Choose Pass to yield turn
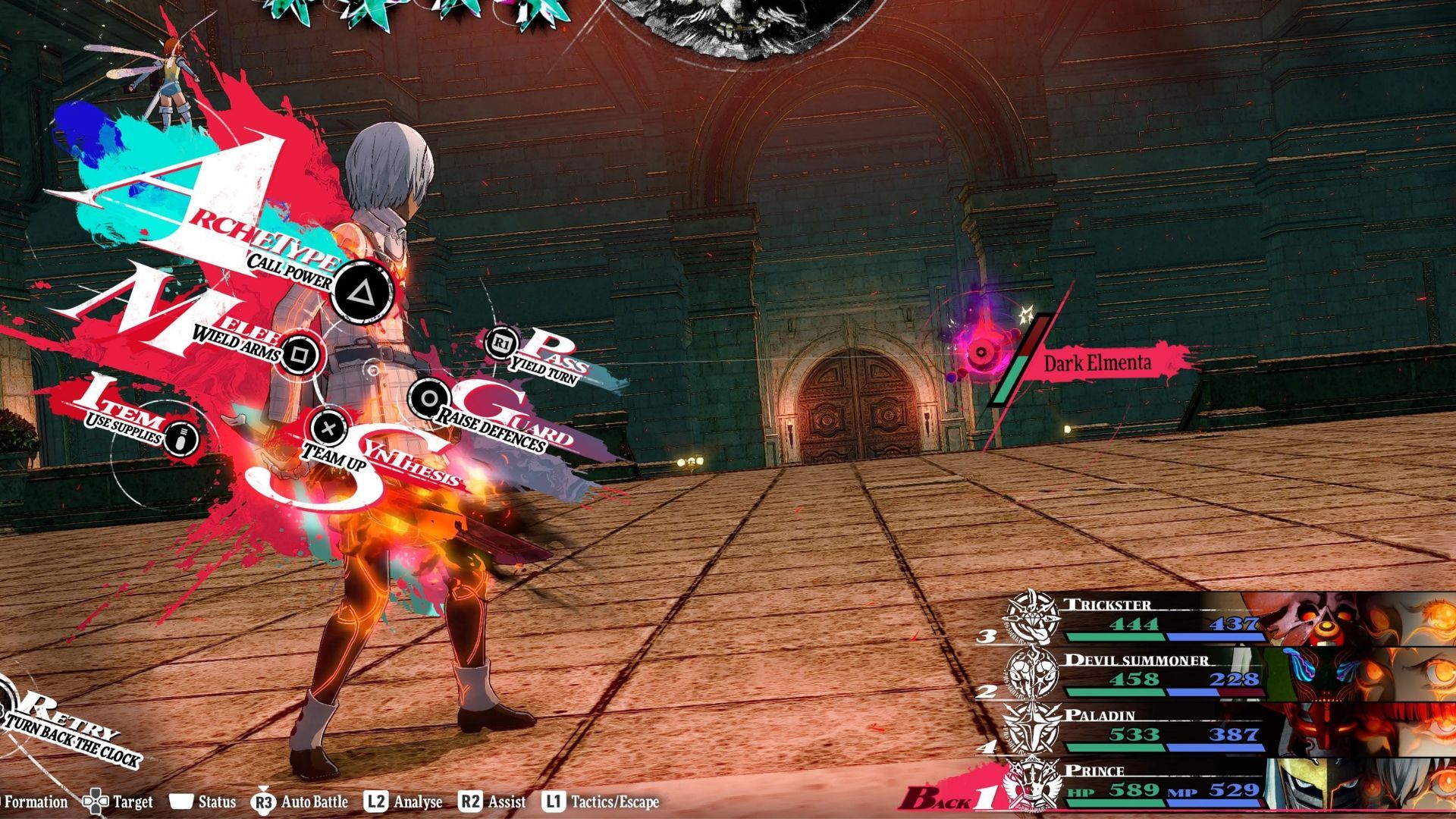The height and width of the screenshot is (819, 1456). pos(501,344)
